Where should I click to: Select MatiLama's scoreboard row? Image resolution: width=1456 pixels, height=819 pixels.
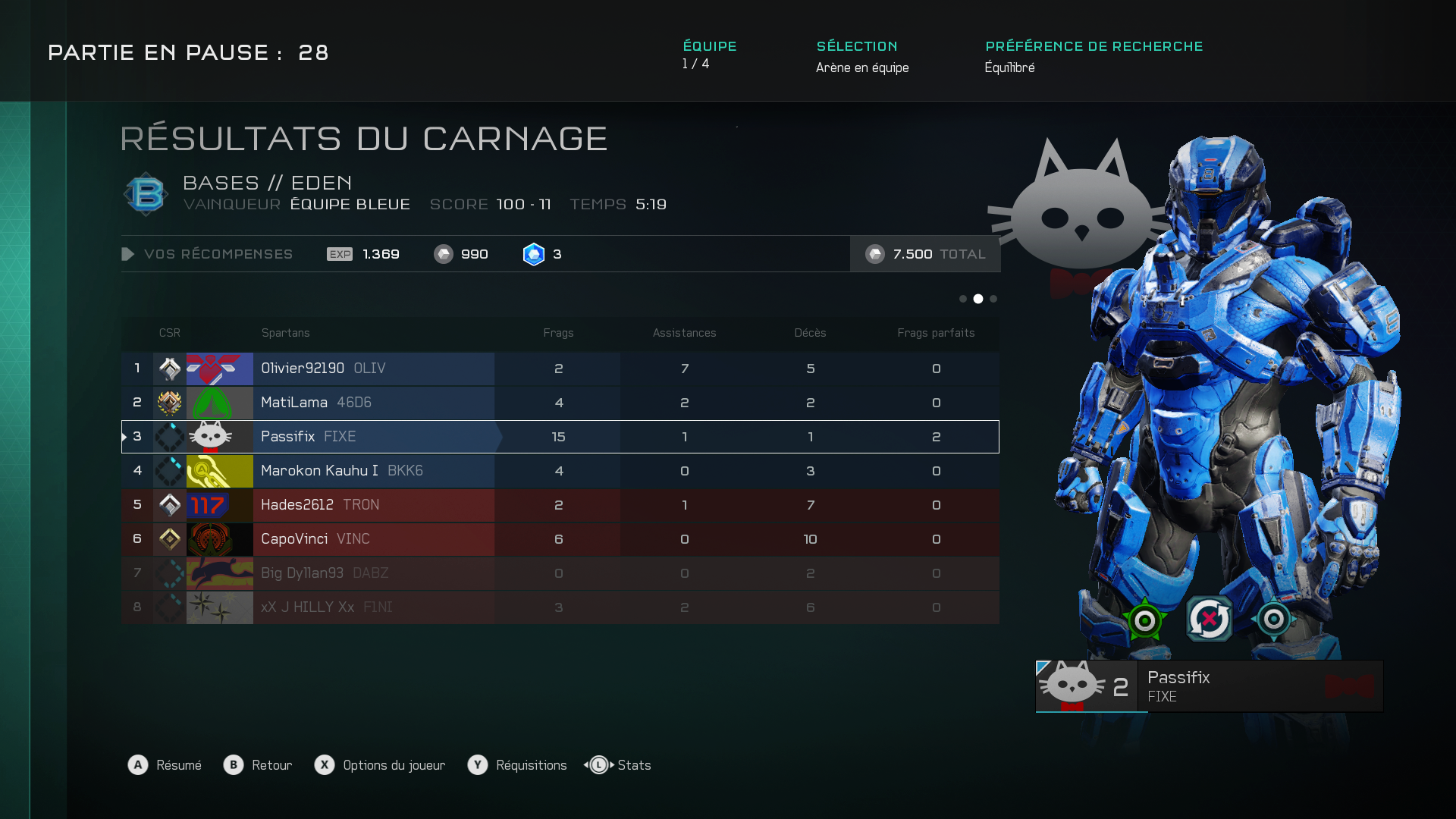tap(560, 403)
